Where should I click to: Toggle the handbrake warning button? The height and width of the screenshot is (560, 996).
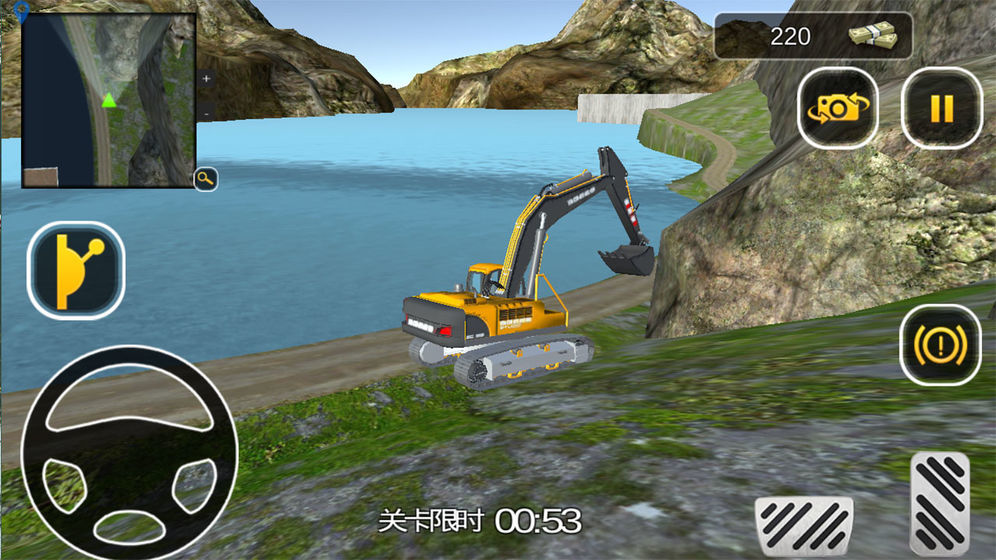pyautogui.click(x=940, y=346)
